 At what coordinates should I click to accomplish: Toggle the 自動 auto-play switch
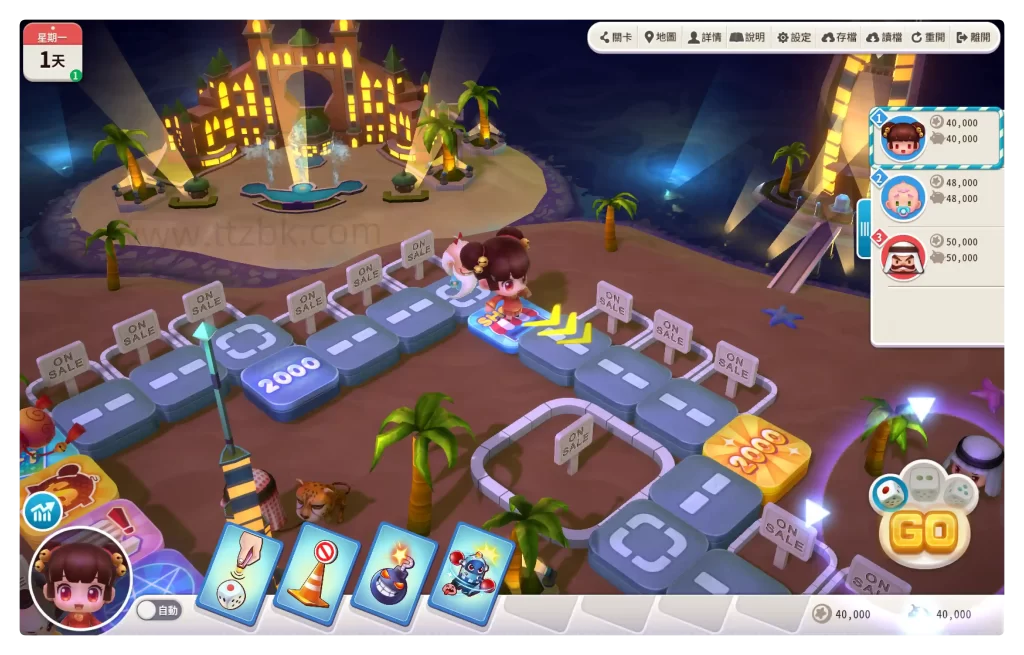coord(158,610)
